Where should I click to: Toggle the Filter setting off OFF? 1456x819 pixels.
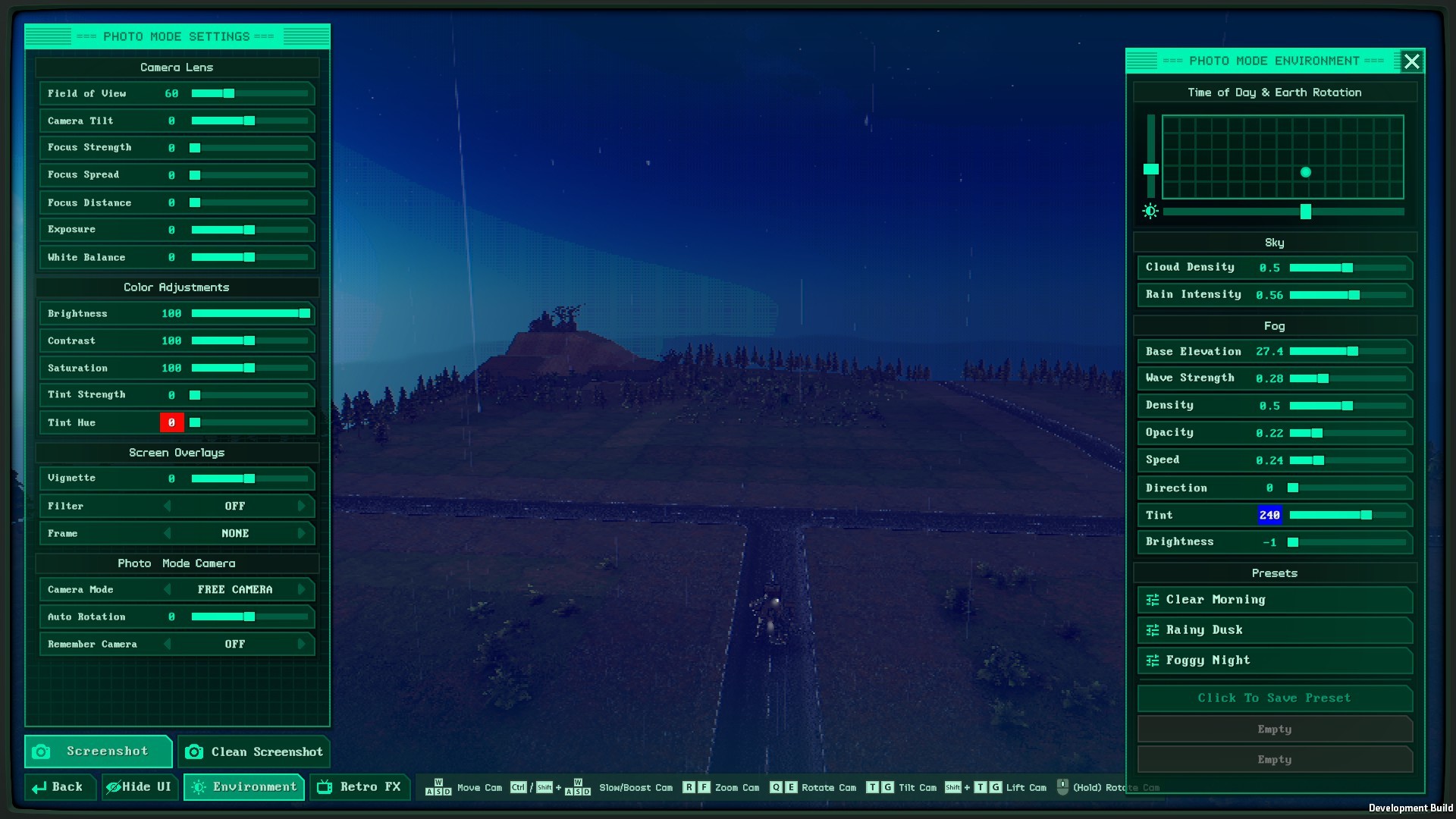click(x=234, y=506)
